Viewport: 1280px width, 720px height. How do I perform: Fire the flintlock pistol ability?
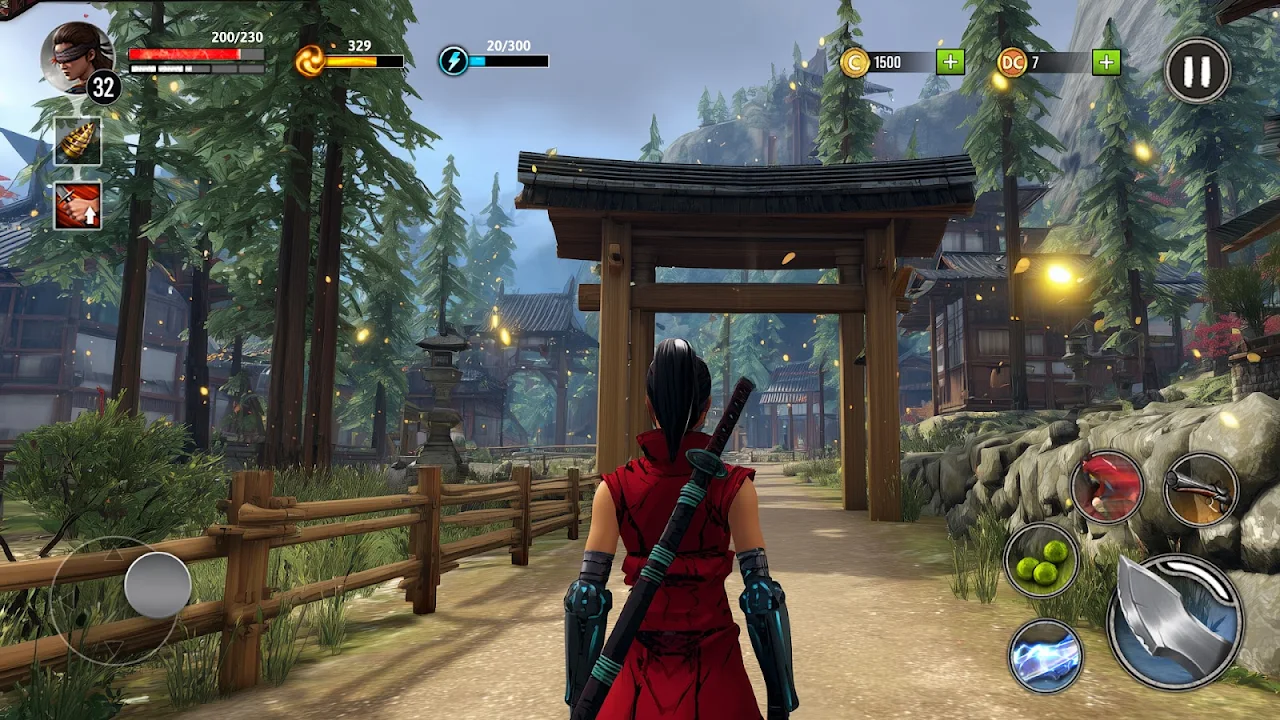click(x=1201, y=489)
